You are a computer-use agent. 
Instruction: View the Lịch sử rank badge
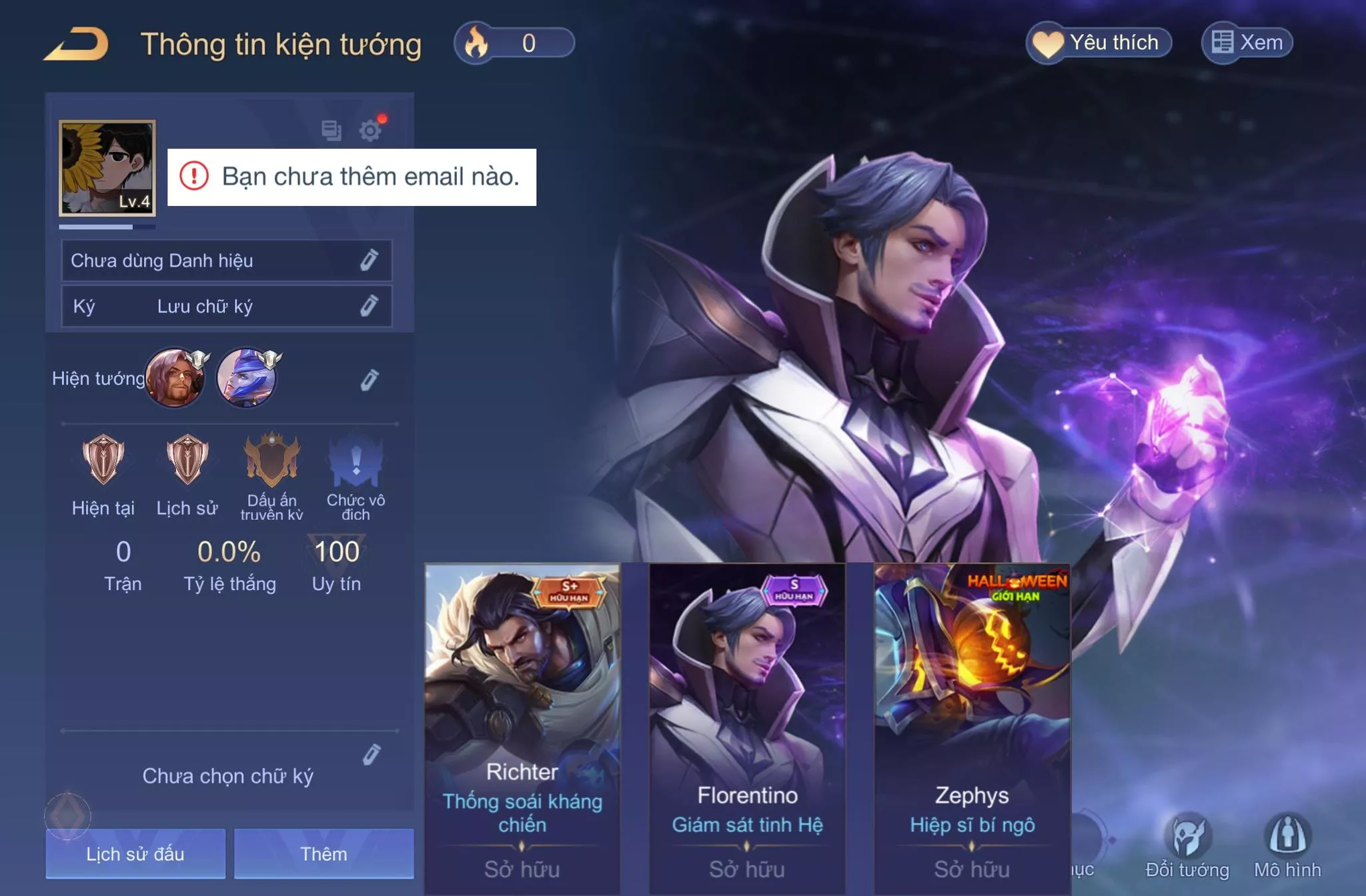[x=187, y=460]
